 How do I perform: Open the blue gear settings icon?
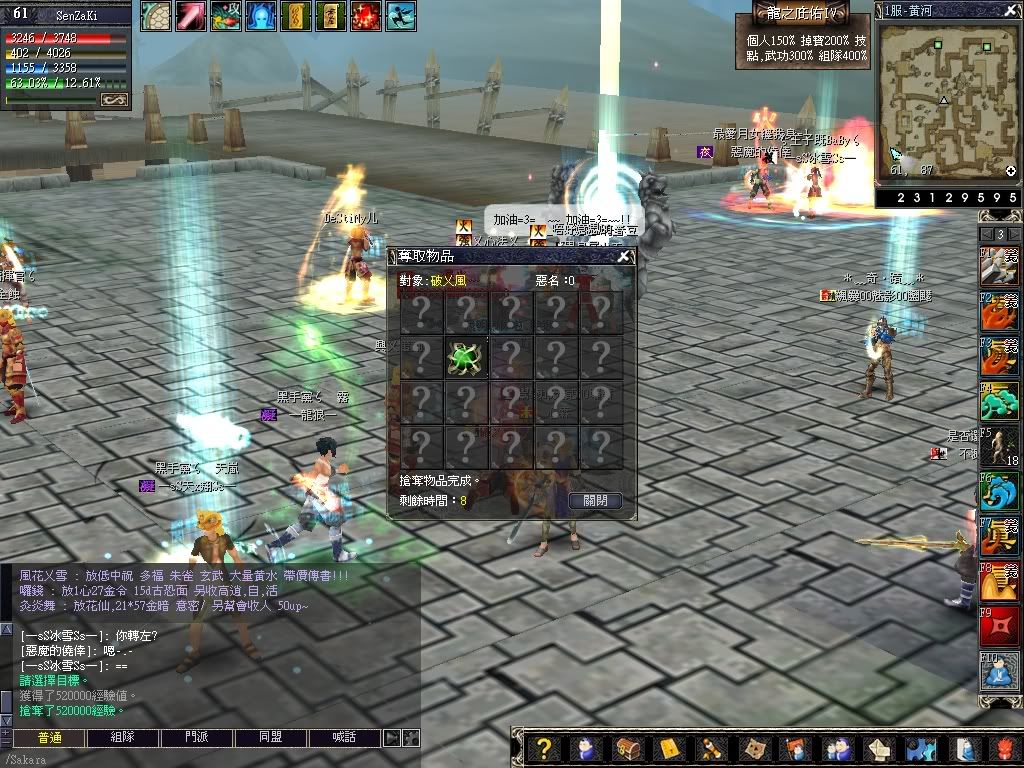click(x=921, y=748)
